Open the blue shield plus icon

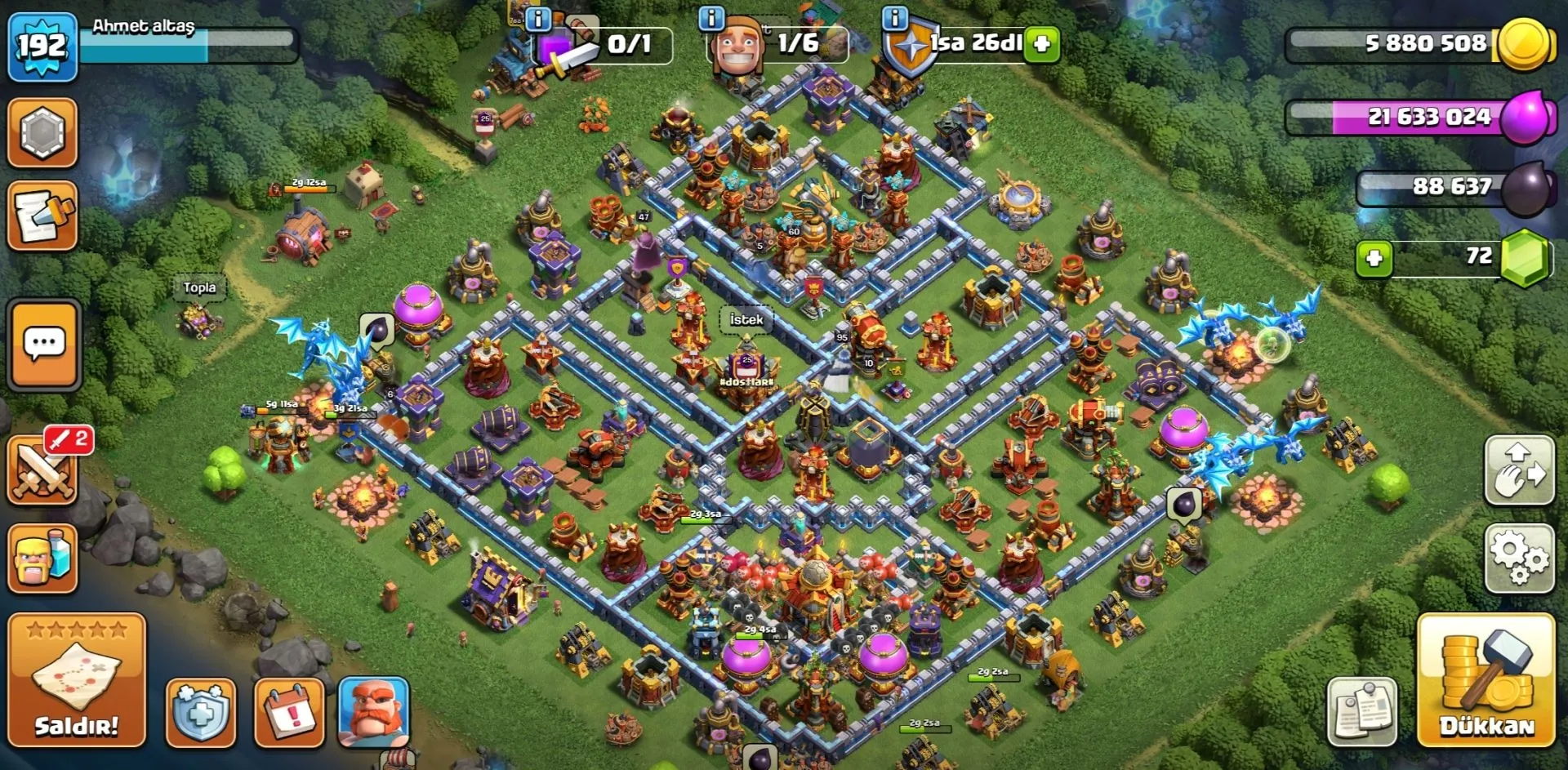pos(201,712)
